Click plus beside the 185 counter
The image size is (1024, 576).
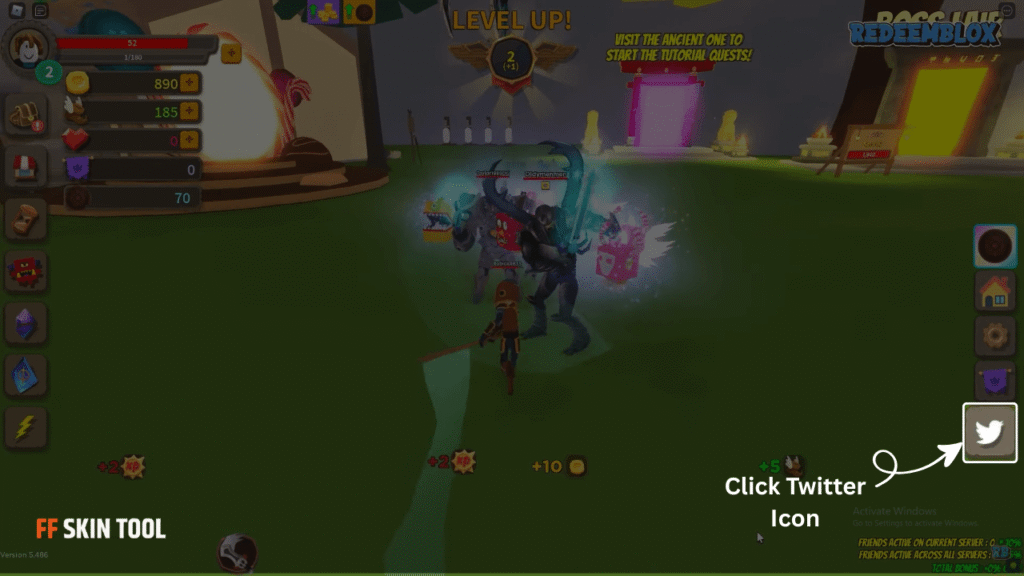[189, 112]
